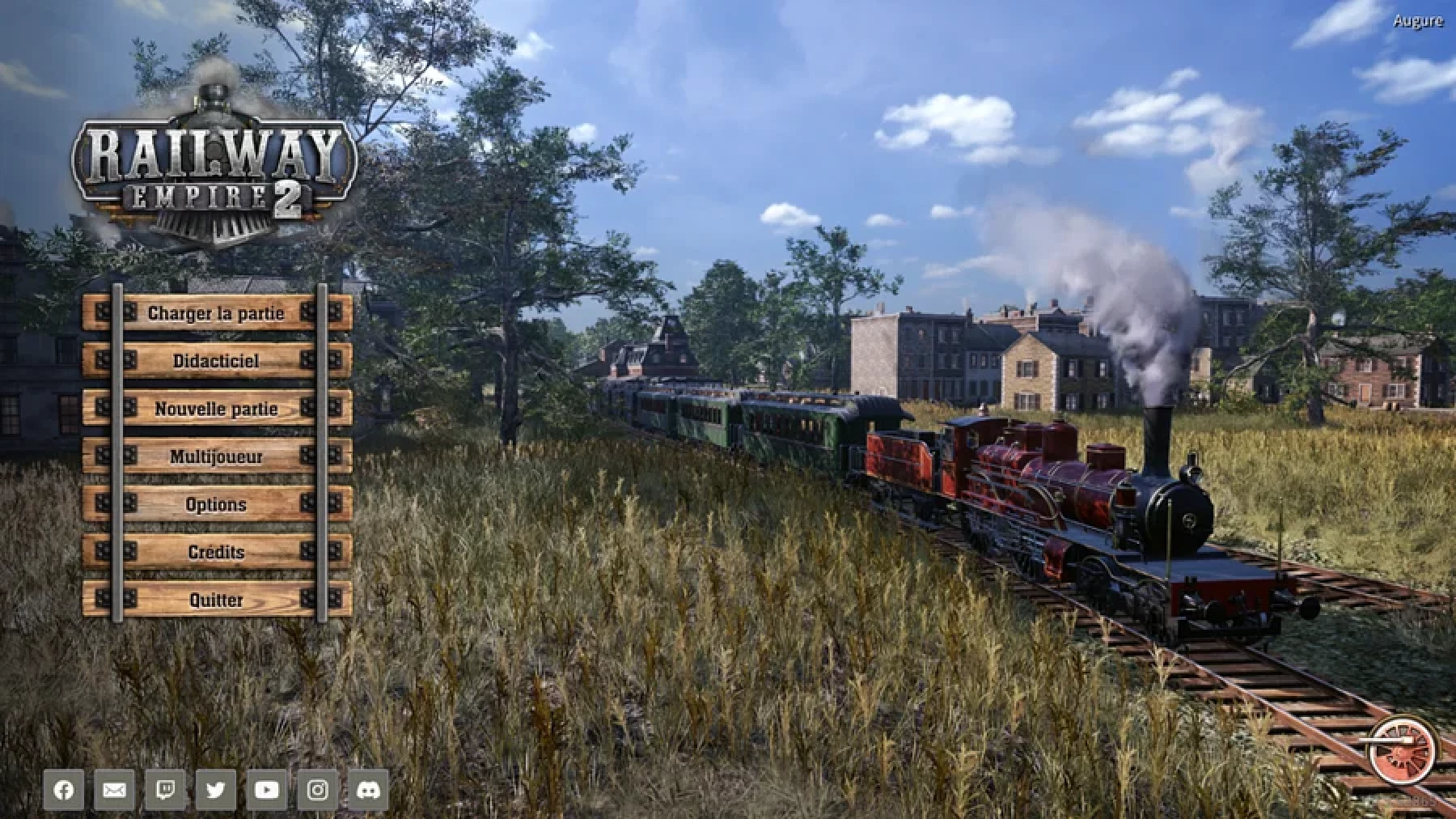Visit the Twitch channel icon
Screen dimensions: 1456x819
165,790
